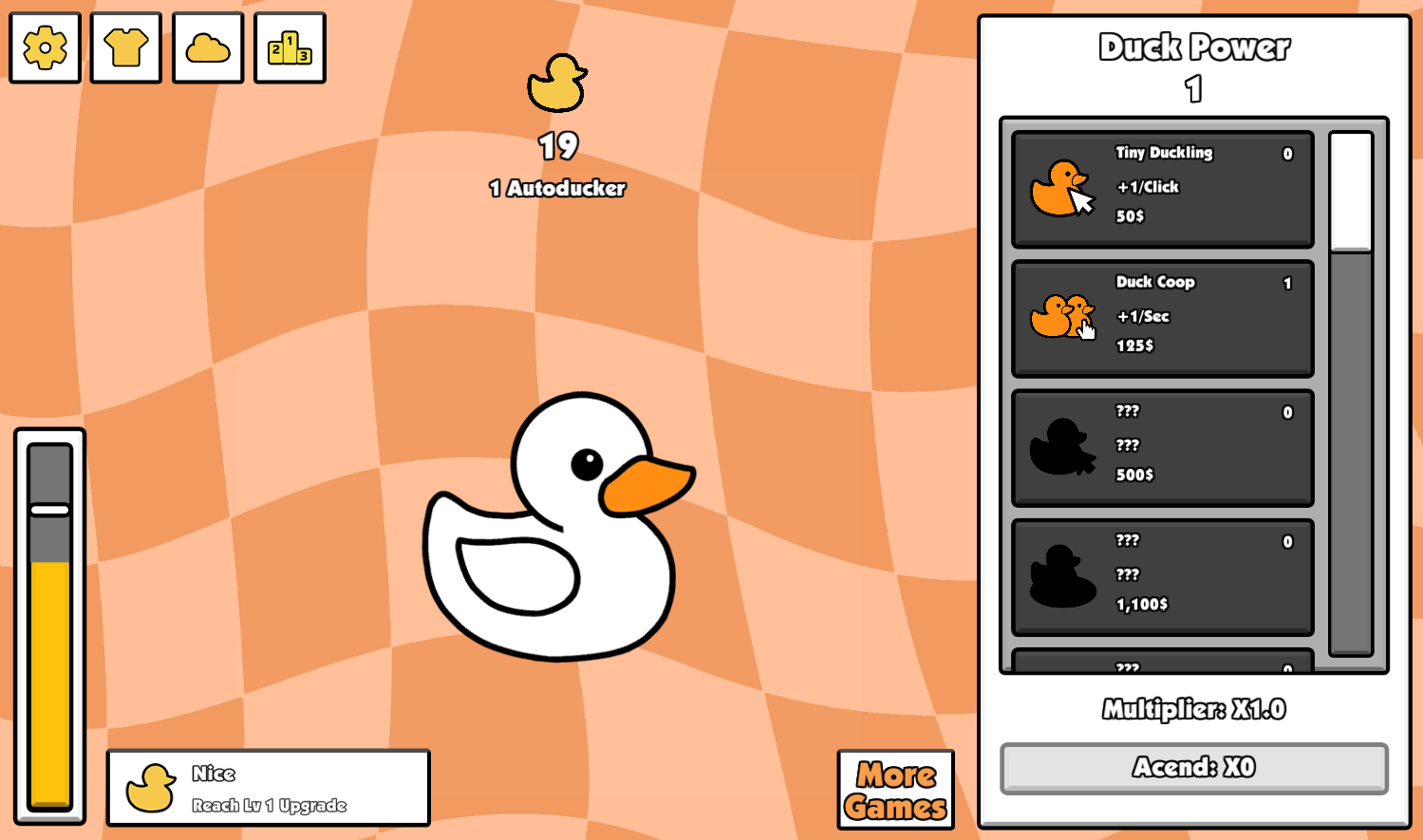Image resolution: width=1423 pixels, height=840 pixels.
Task: Open More Games
Action: point(893,788)
